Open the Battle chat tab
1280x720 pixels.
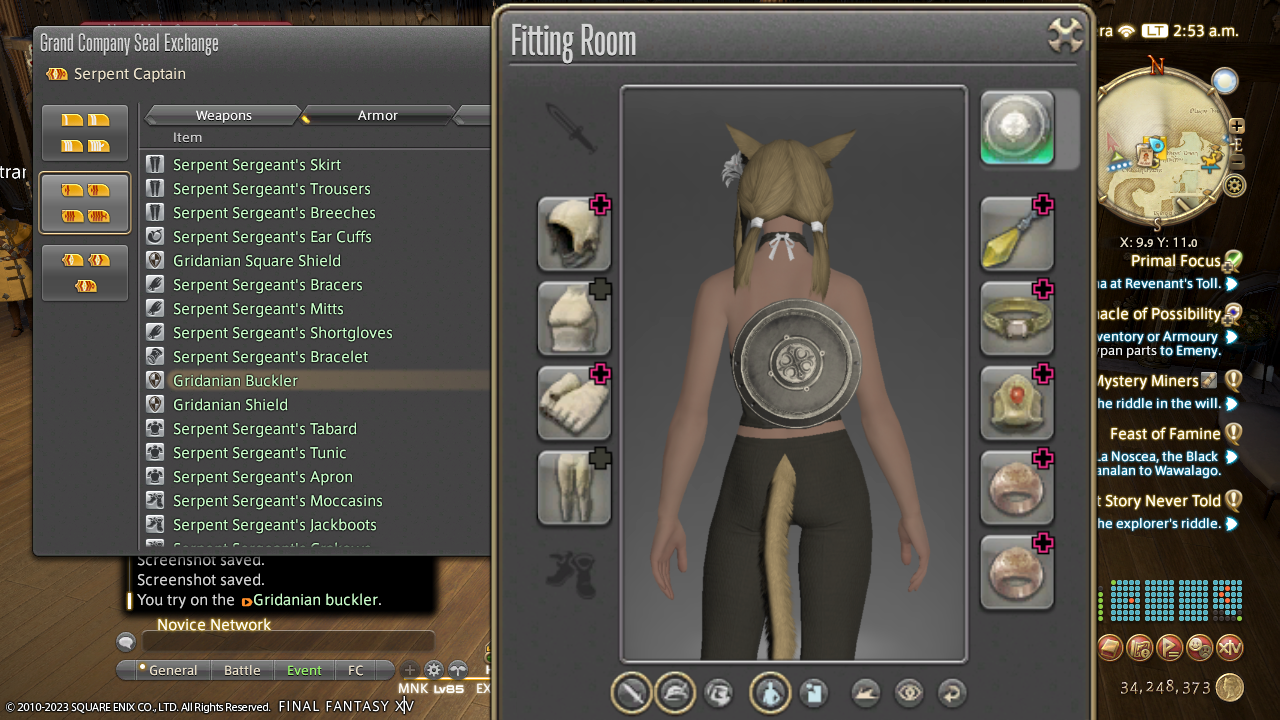tap(242, 670)
